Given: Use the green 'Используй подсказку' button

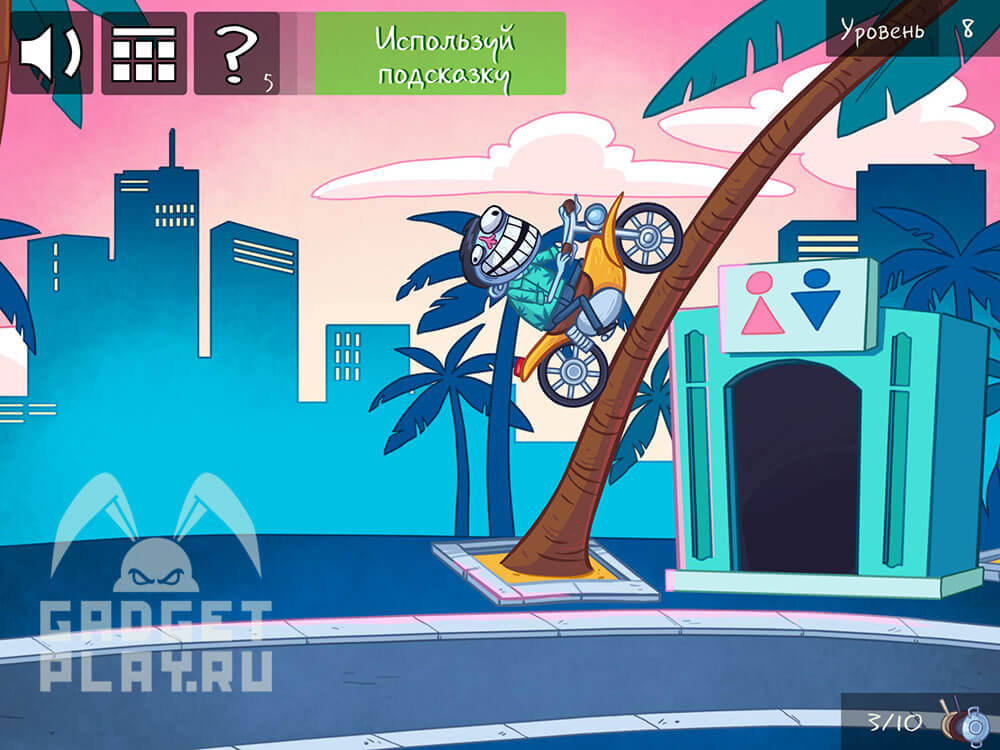Looking at the screenshot, I should [x=440, y=53].
